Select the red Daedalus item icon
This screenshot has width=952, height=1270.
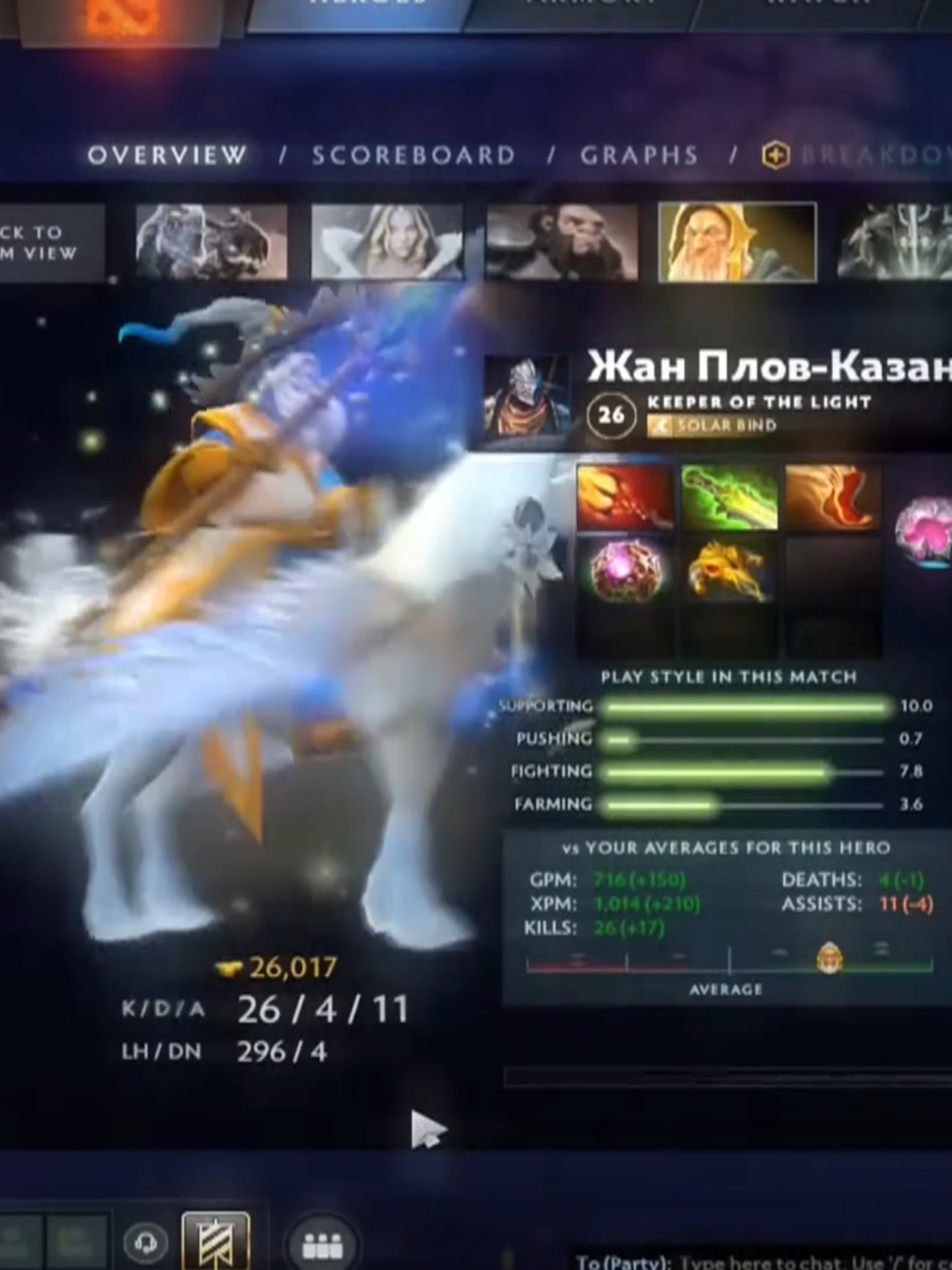coord(625,498)
